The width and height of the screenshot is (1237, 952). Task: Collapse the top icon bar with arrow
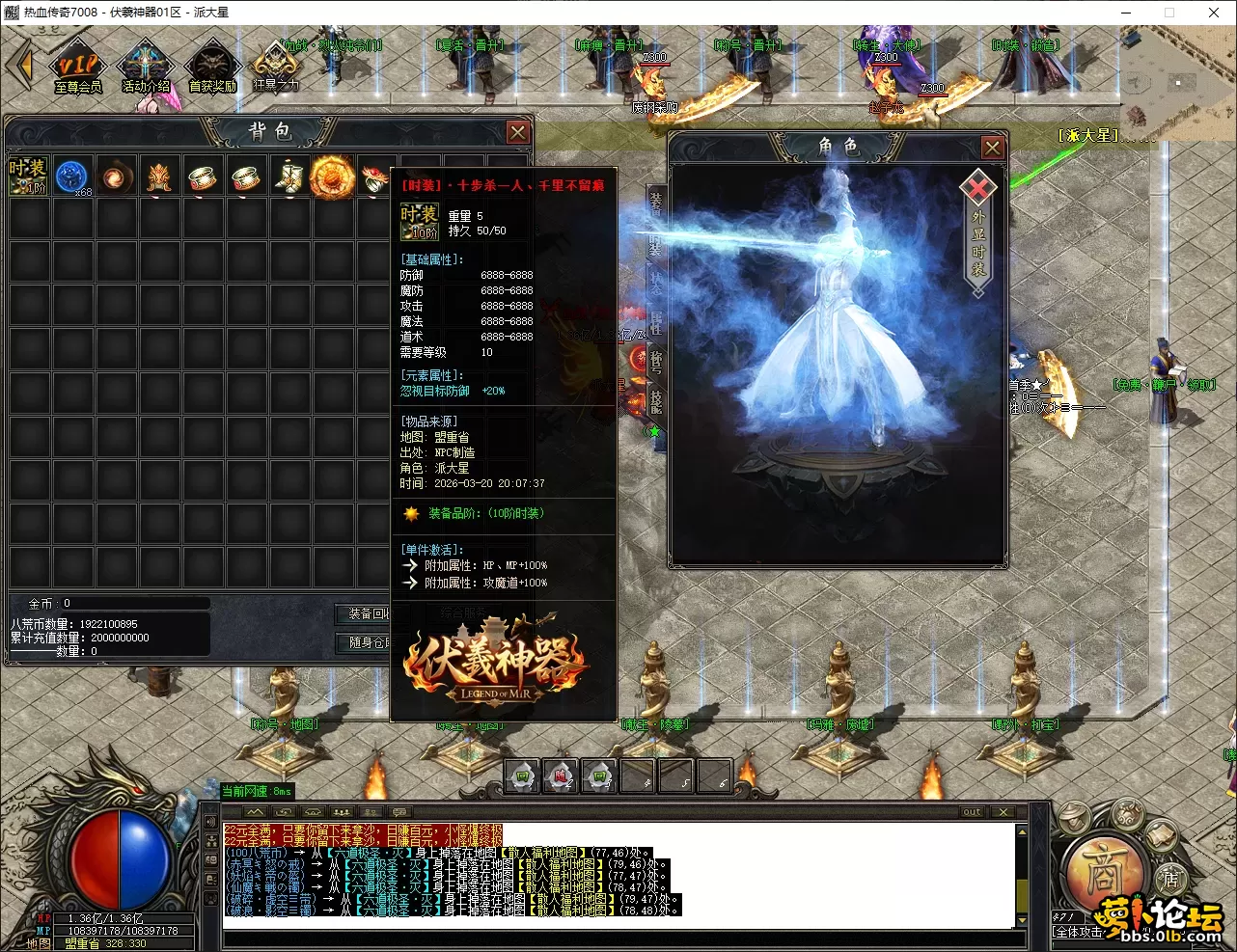19,66
